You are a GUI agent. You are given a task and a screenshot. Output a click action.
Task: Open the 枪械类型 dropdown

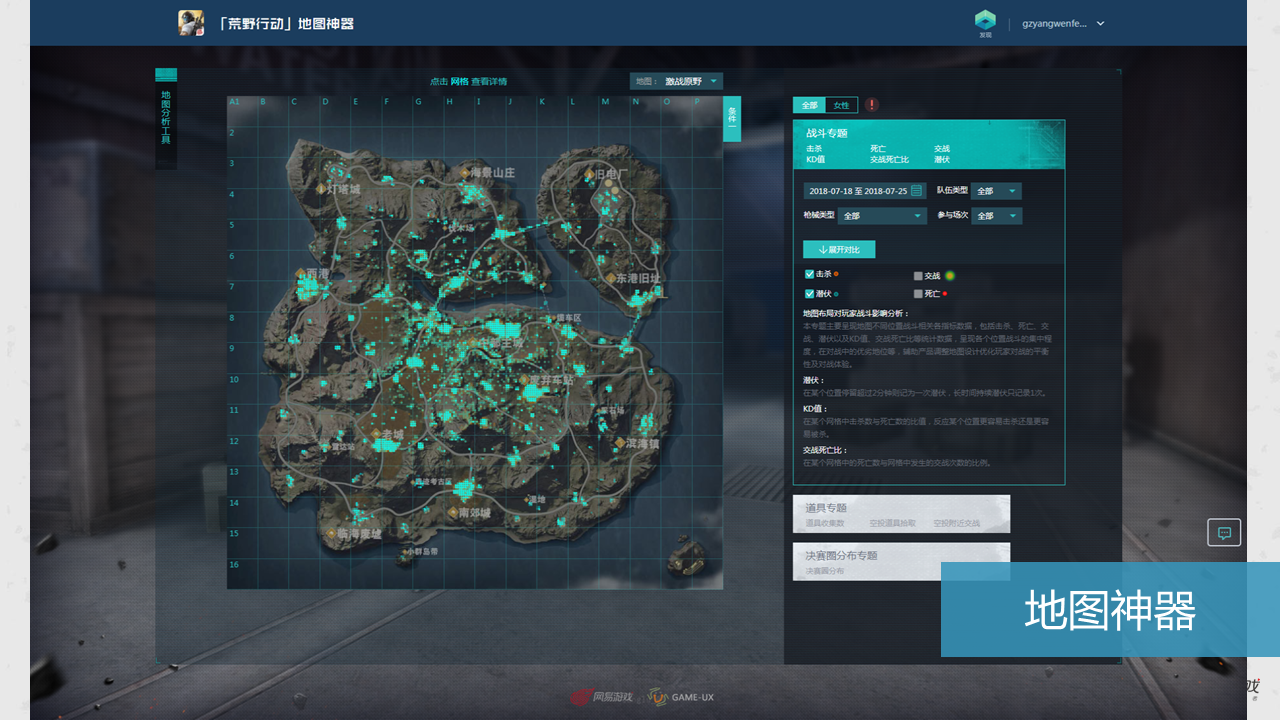tap(883, 216)
